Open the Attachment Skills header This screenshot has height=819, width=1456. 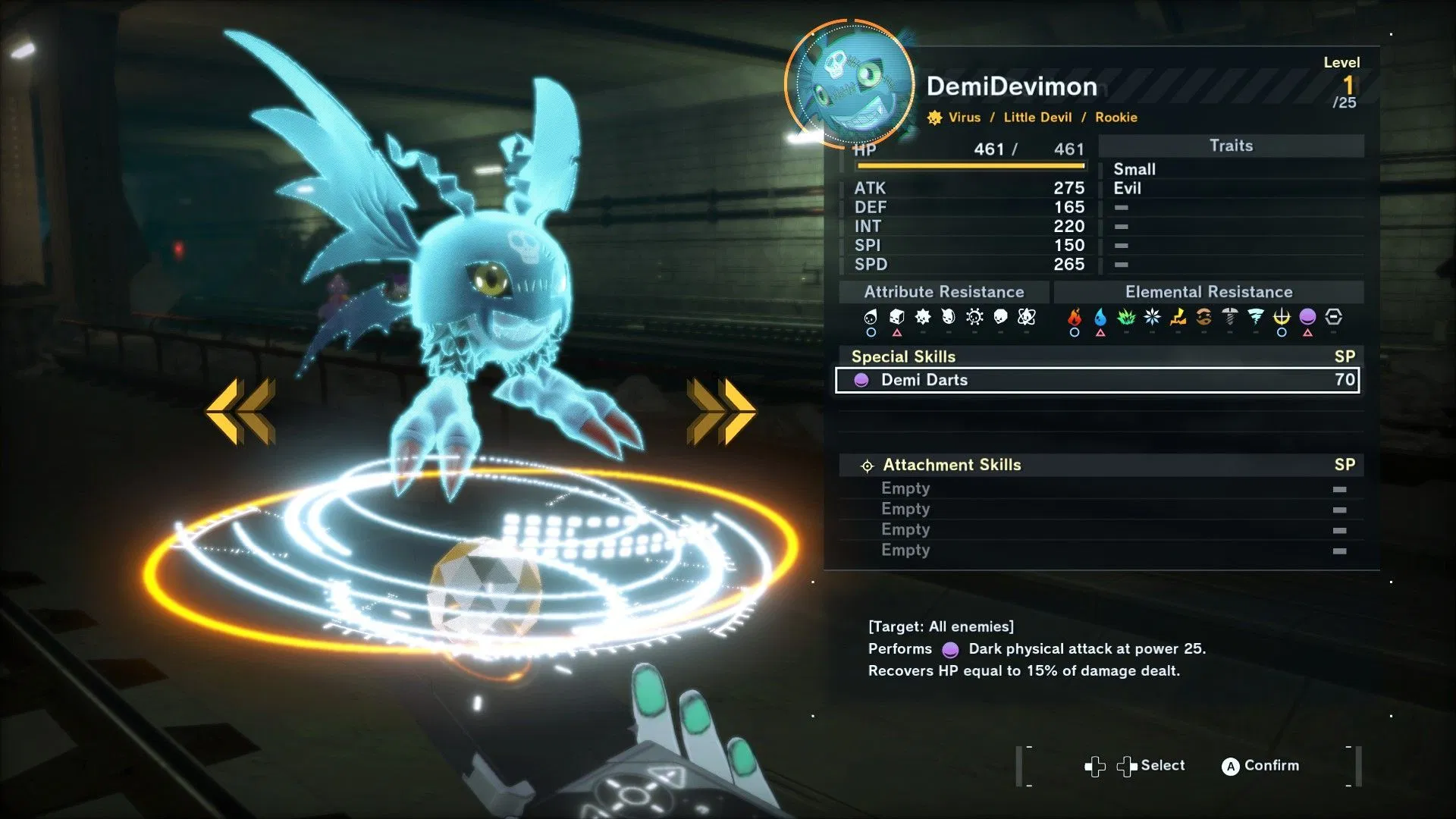click(951, 465)
